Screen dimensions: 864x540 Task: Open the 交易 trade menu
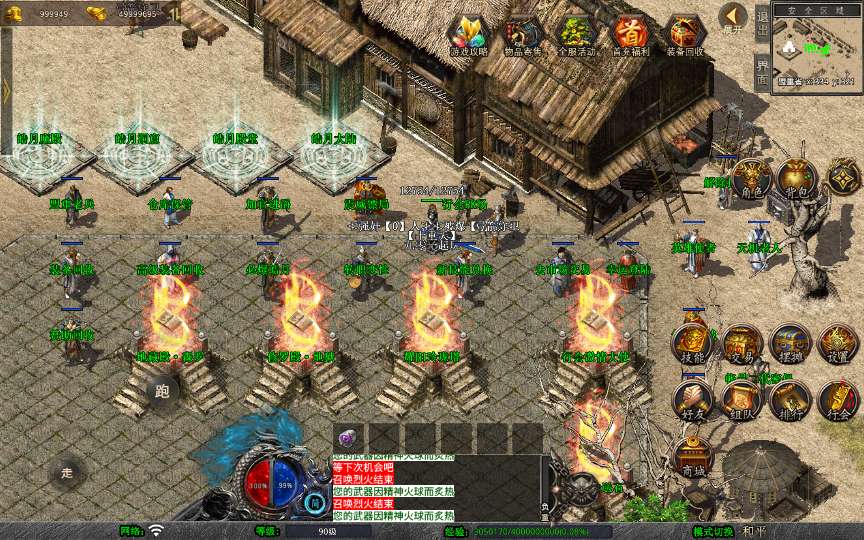click(741, 345)
